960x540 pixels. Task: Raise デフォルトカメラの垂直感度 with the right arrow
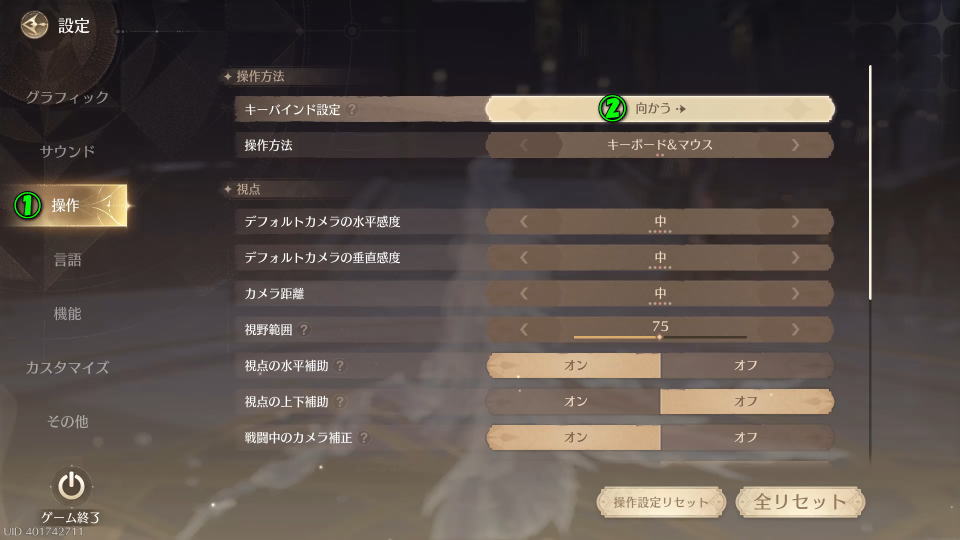(795, 257)
